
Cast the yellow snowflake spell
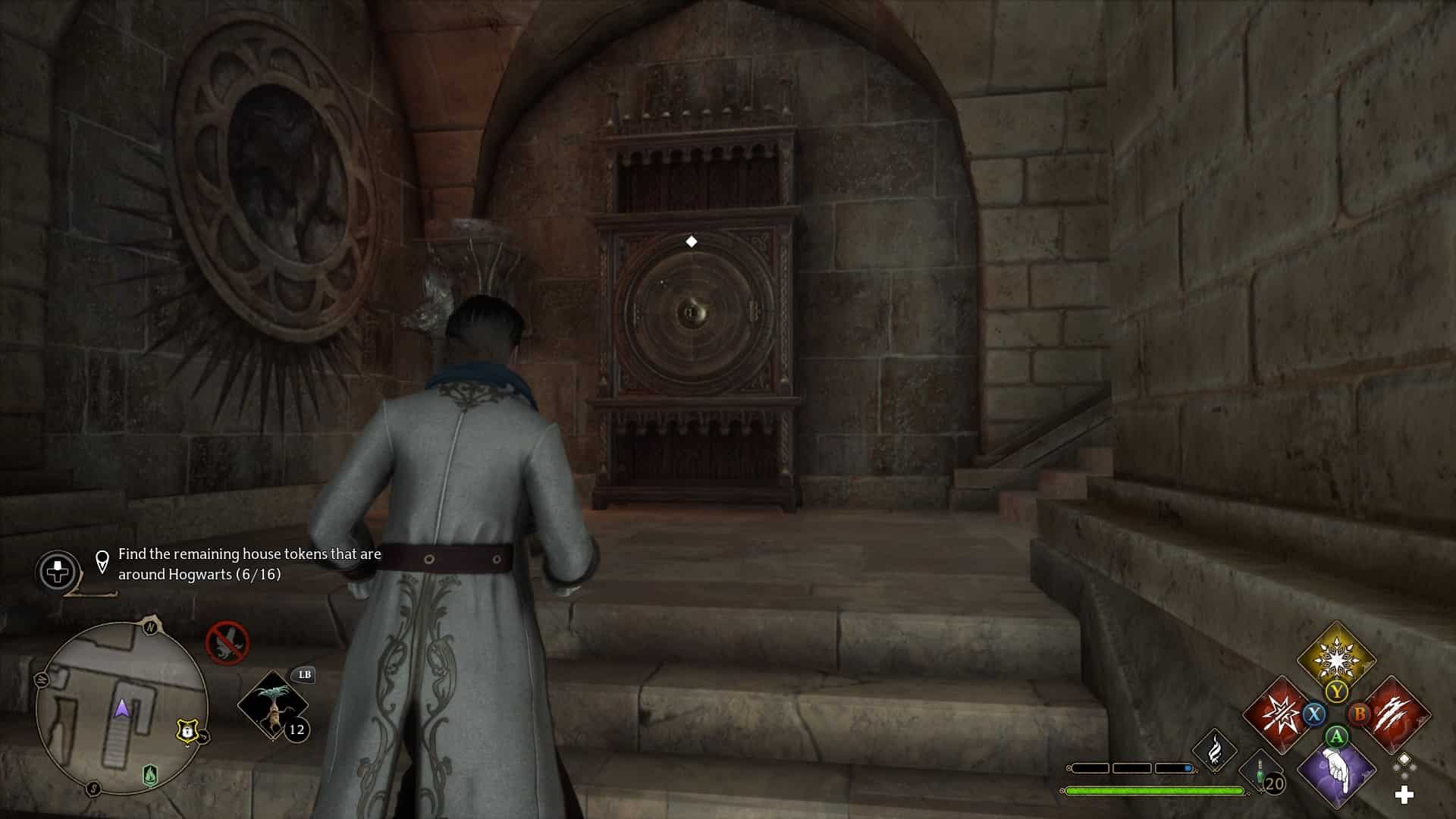tap(1336, 657)
